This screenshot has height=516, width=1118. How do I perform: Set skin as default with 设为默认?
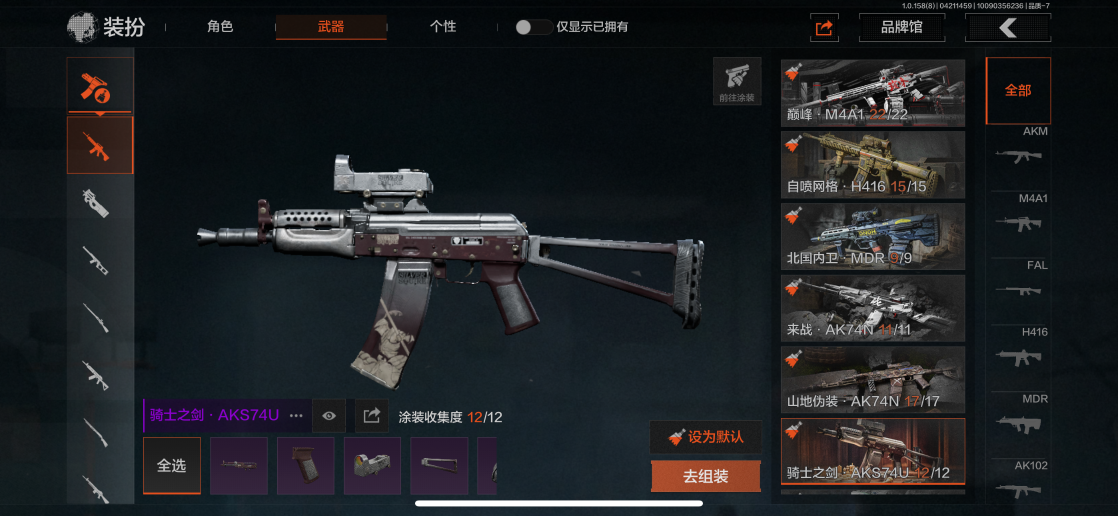(705, 437)
